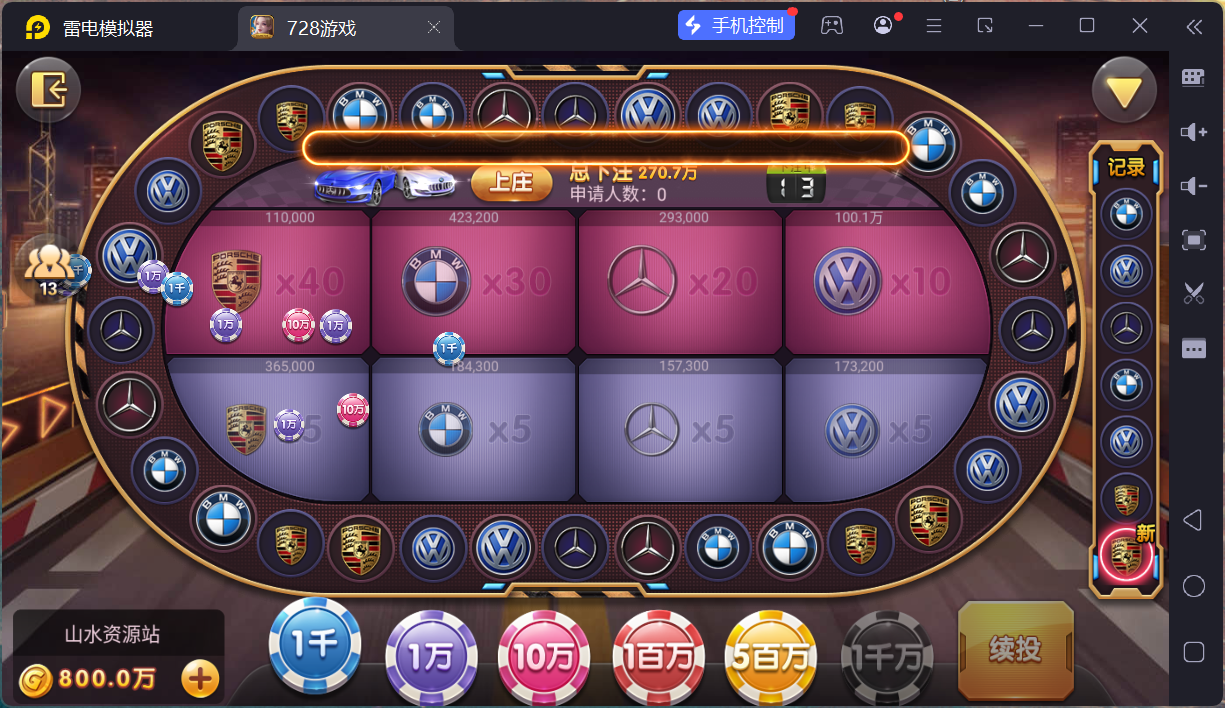This screenshot has width=1225, height=708.
Task: Bet on the Volkswagen x10 area
Action: (887, 283)
